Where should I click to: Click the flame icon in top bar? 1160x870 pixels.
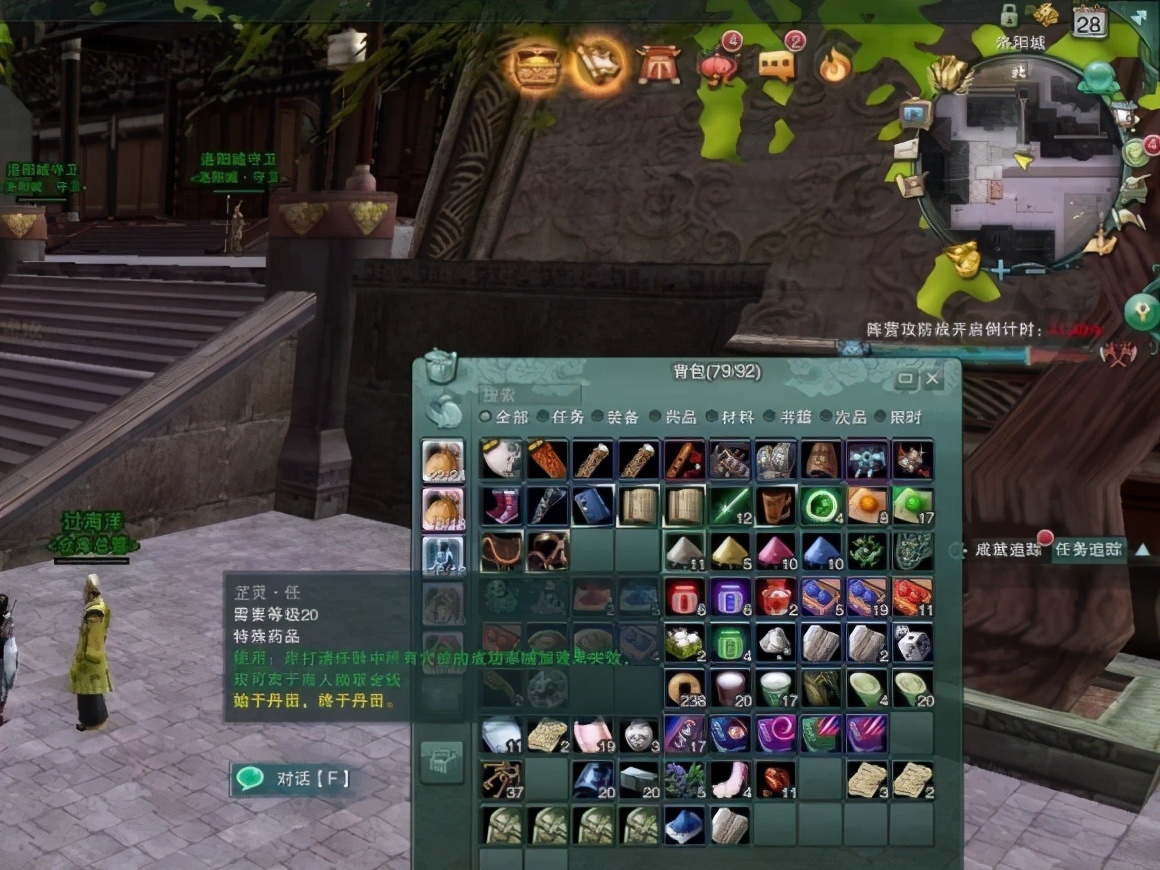[x=833, y=66]
